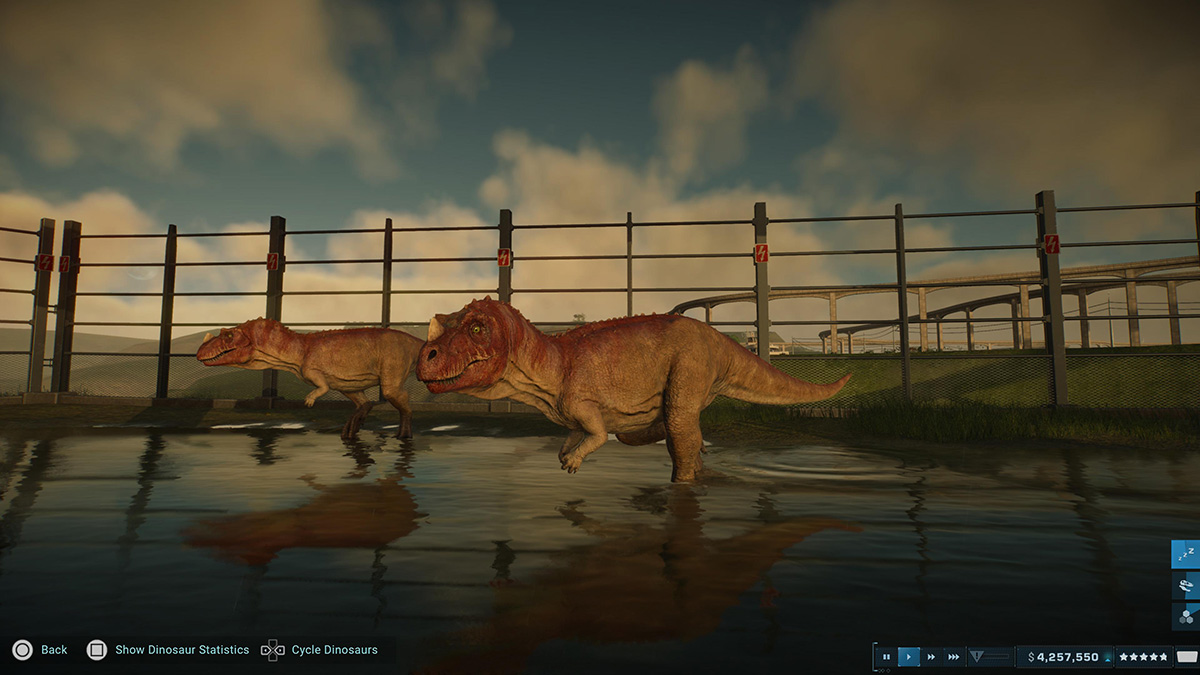Screen dimensions: 1200x675
Task: Click the three hexagons notification icon
Action: click(1186, 615)
